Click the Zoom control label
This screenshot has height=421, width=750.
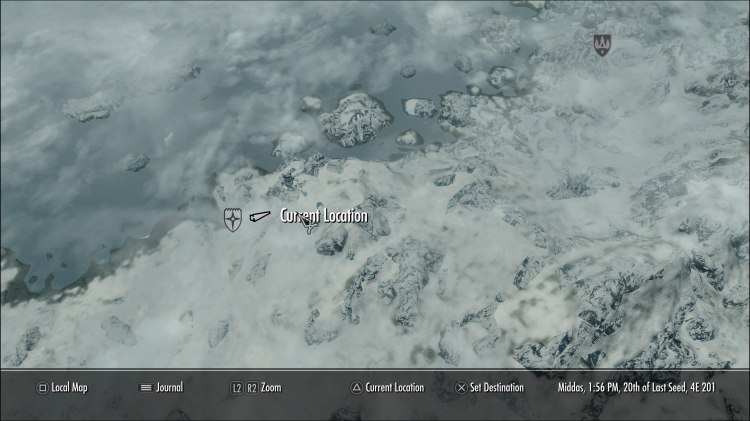click(270, 387)
